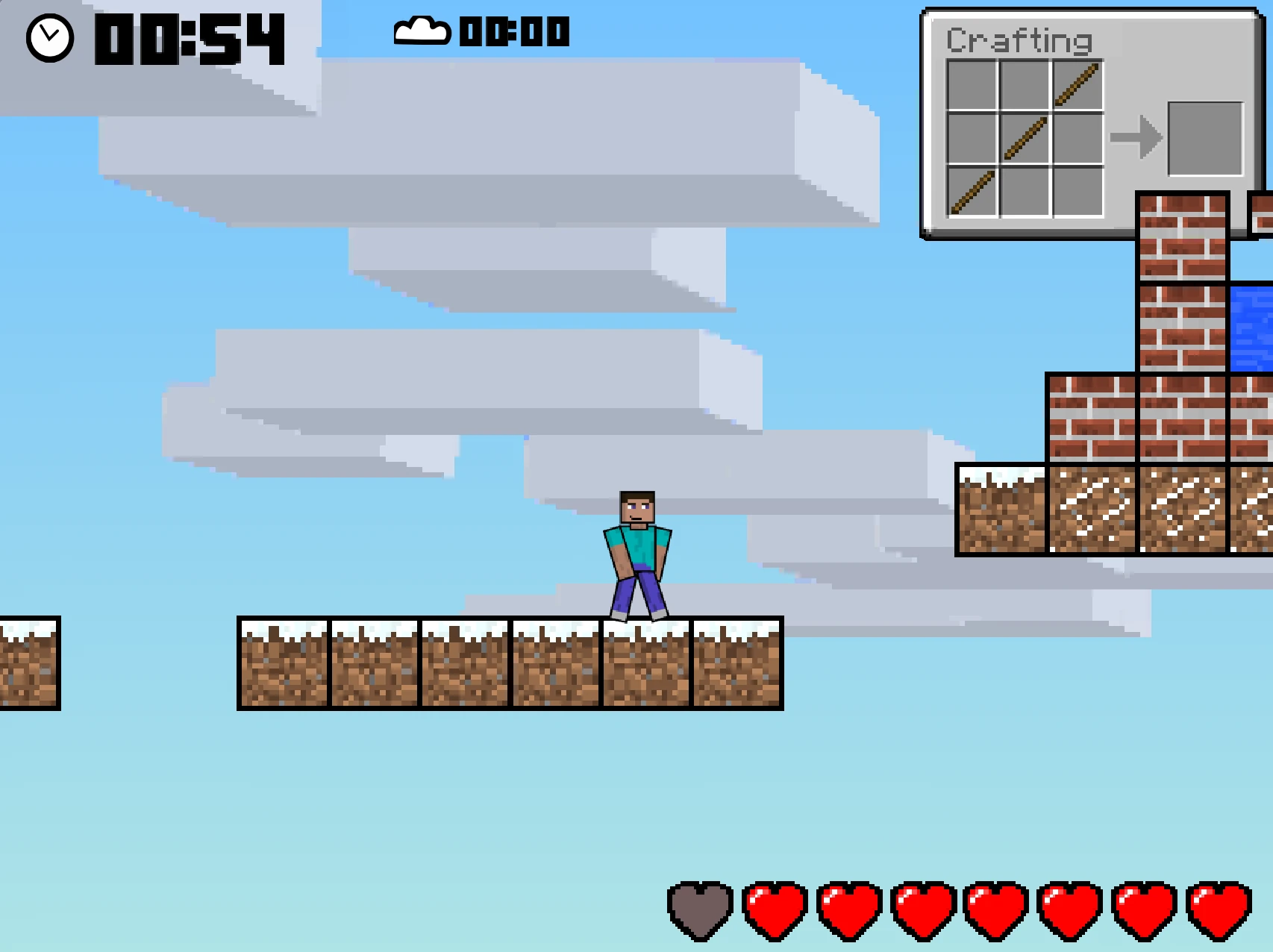Click the empty middle-left crafting grid cell
The image size is (1273, 952).
[972, 139]
